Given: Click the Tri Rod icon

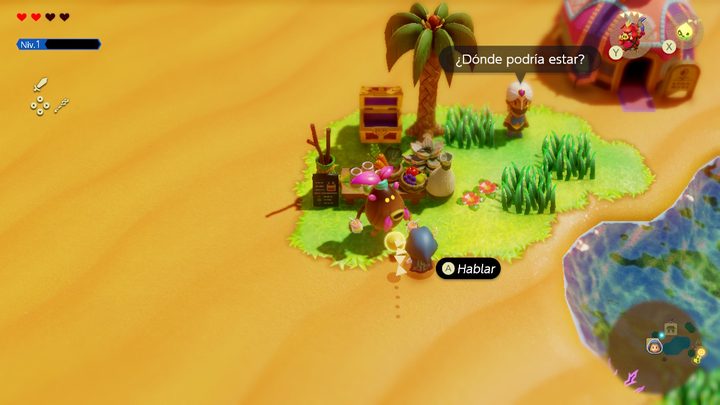Looking at the screenshot, I should pos(62,104).
